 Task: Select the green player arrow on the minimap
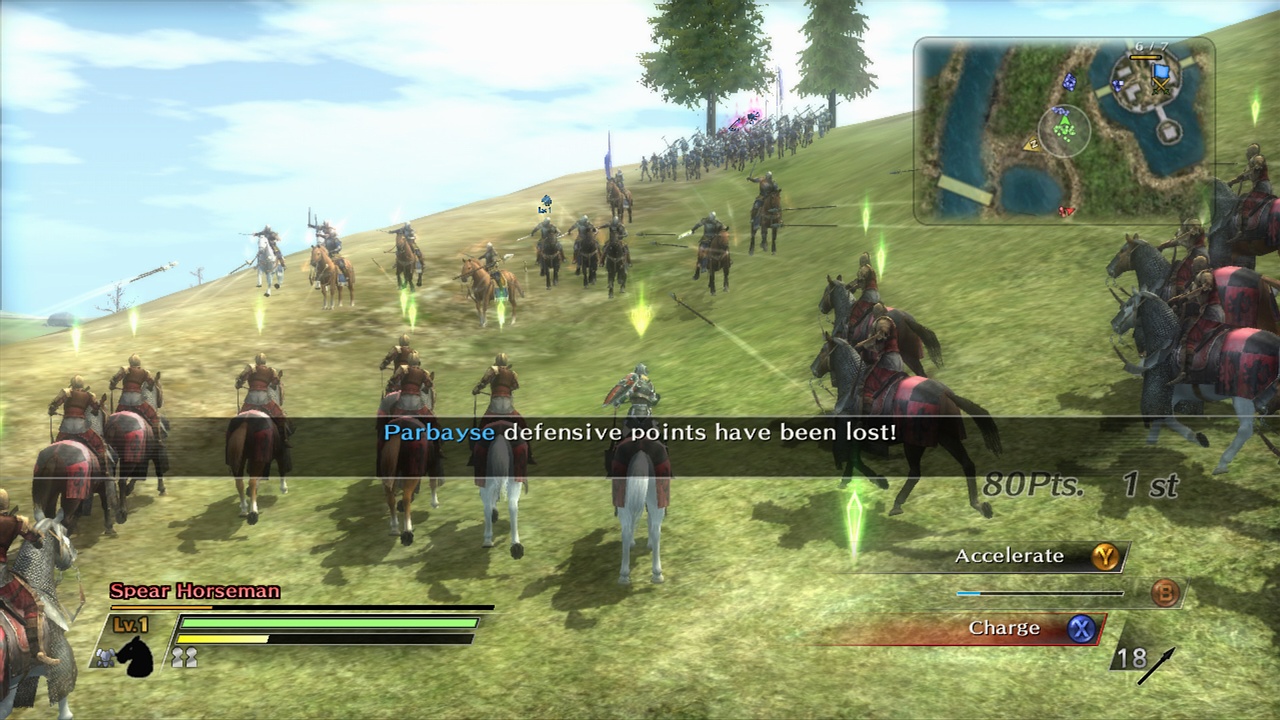[x=1065, y=122]
